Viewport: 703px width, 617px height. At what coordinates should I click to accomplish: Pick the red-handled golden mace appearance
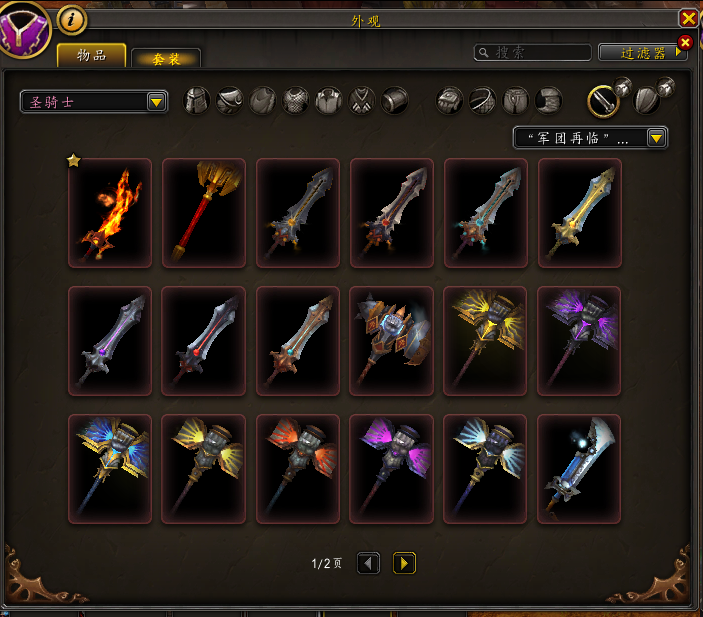(203, 213)
